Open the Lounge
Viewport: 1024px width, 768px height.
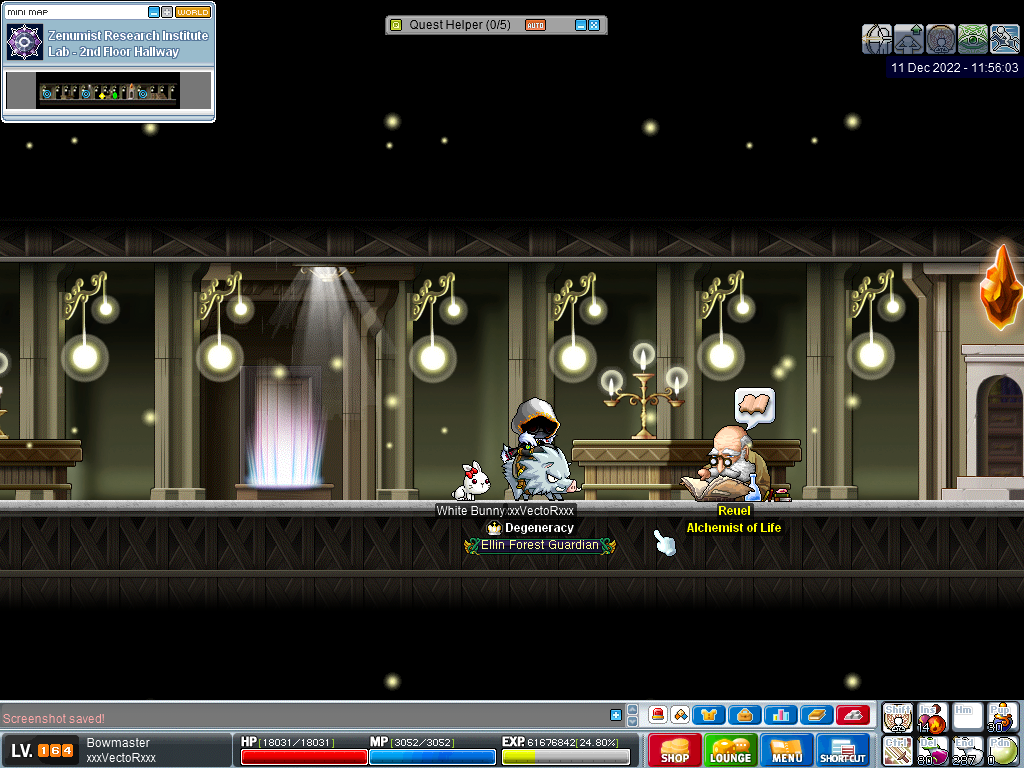(730, 750)
